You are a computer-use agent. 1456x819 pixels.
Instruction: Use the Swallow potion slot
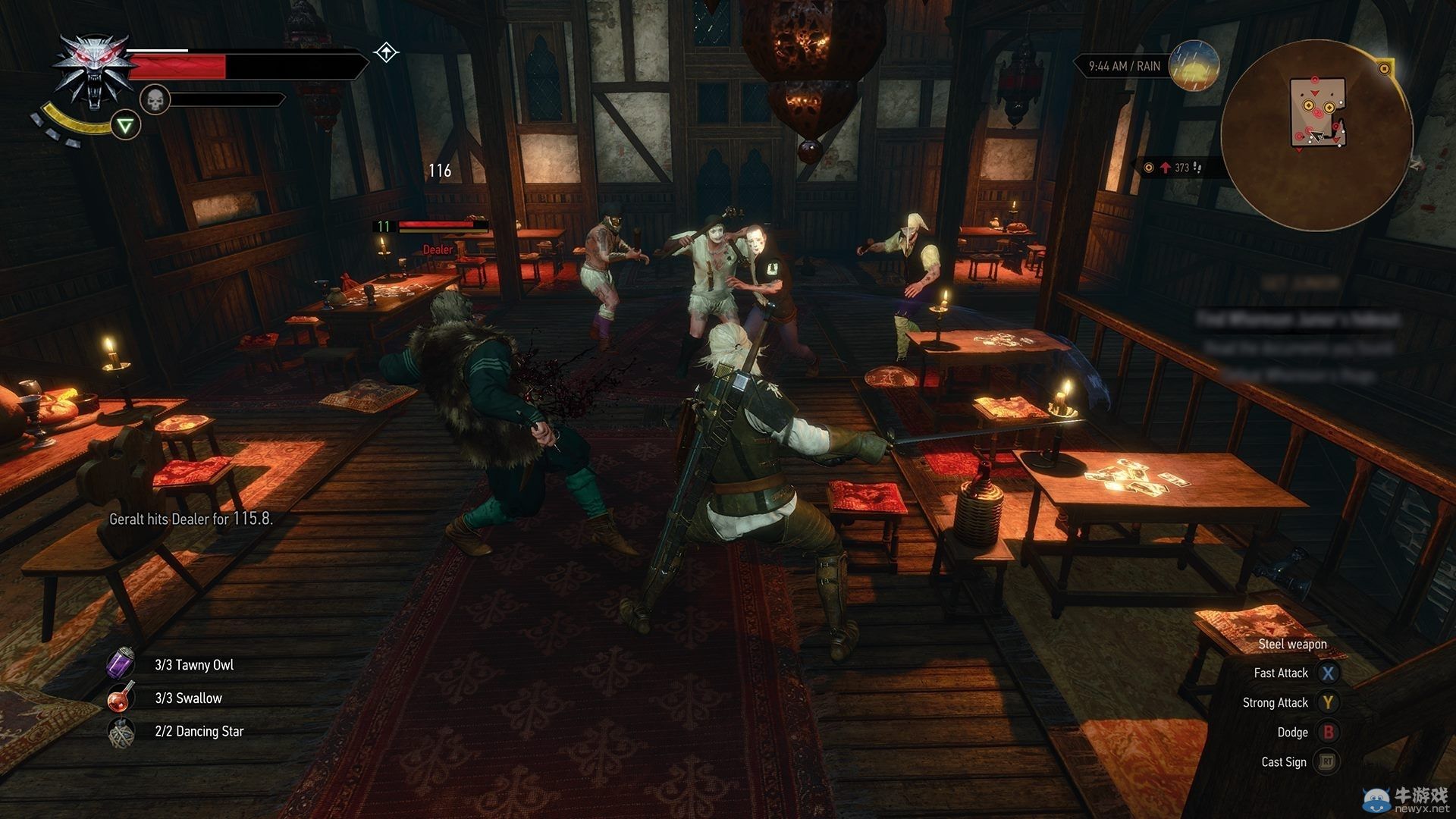click(x=121, y=698)
